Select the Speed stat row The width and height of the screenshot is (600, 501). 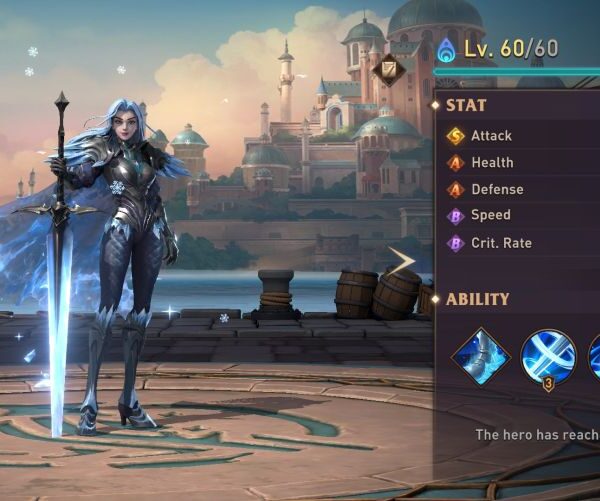click(490, 216)
